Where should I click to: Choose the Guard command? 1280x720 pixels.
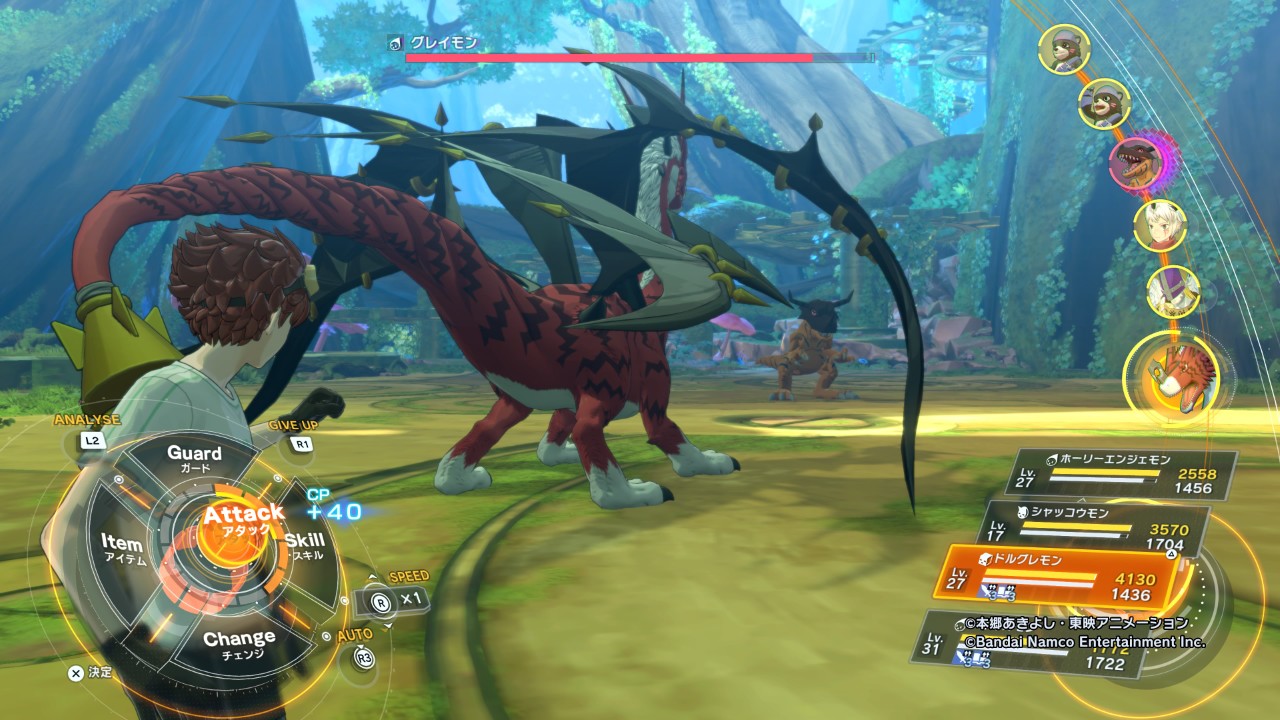[x=194, y=459]
